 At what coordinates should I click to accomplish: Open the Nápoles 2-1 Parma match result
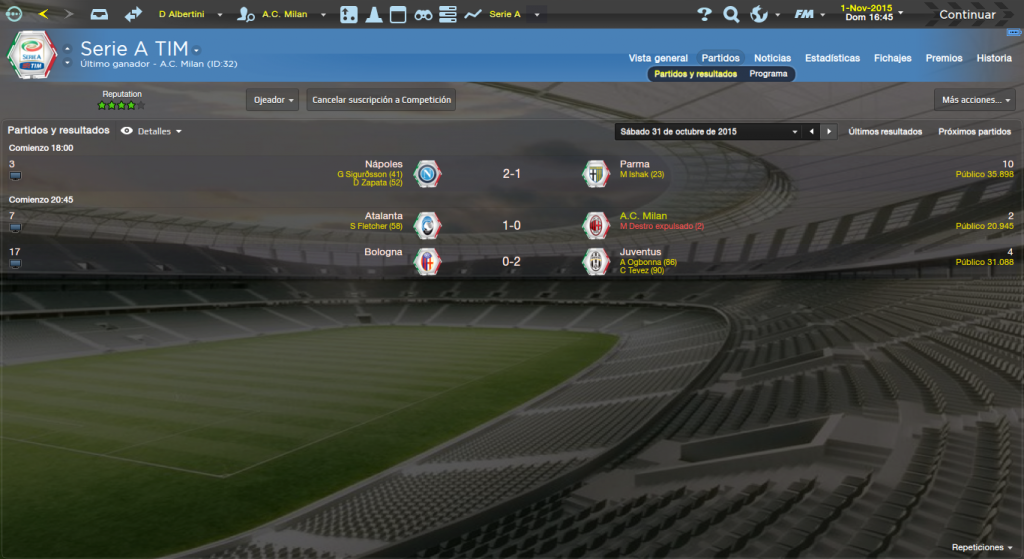coord(511,174)
